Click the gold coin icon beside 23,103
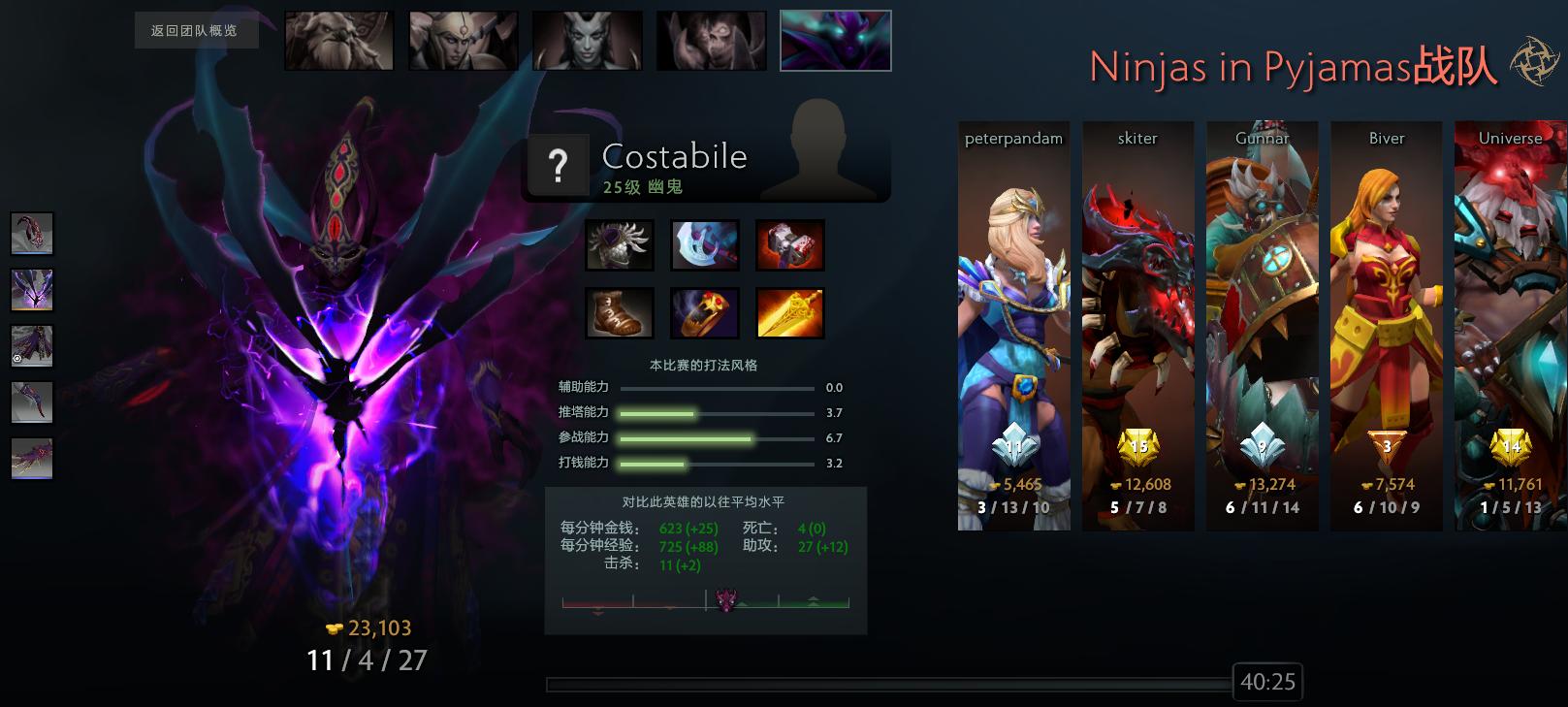 tap(332, 627)
